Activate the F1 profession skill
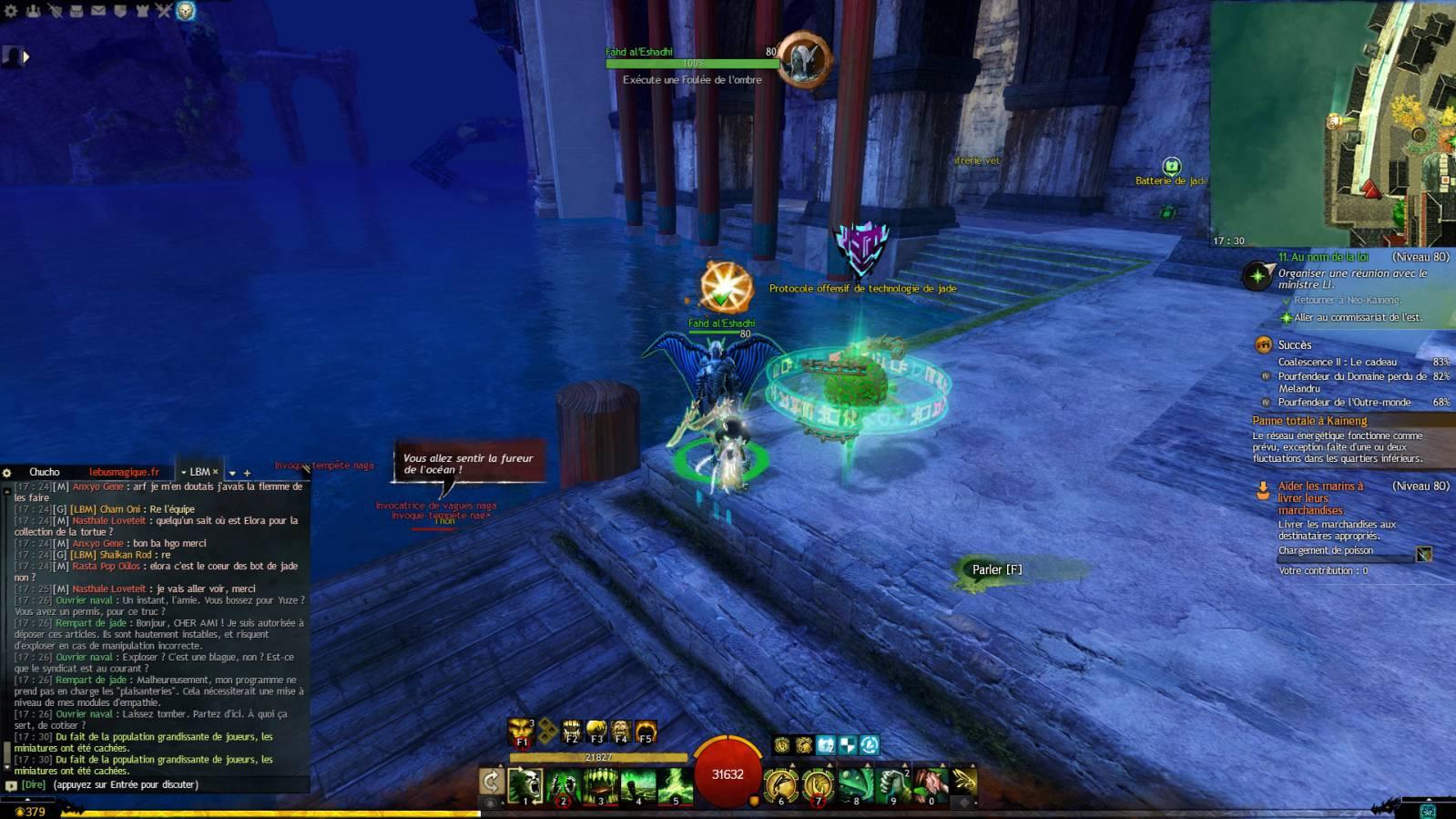Screen dimensions: 1456x819 521,731
